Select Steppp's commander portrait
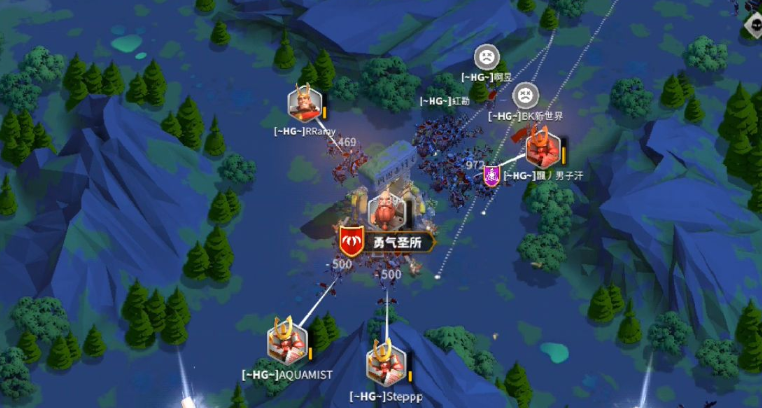The image size is (762, 408). click(x=383, y=363)
